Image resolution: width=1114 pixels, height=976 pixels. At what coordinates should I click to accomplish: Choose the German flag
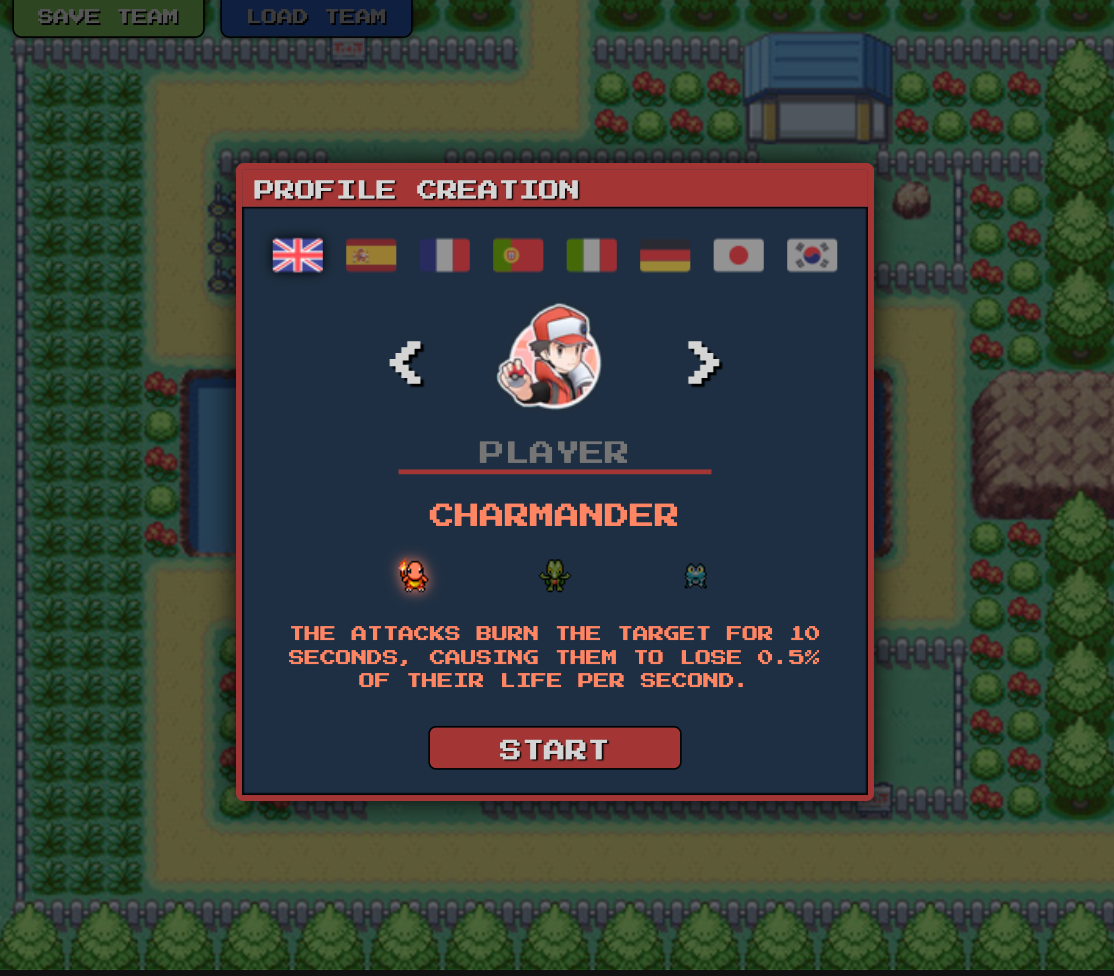click(665, 255)
